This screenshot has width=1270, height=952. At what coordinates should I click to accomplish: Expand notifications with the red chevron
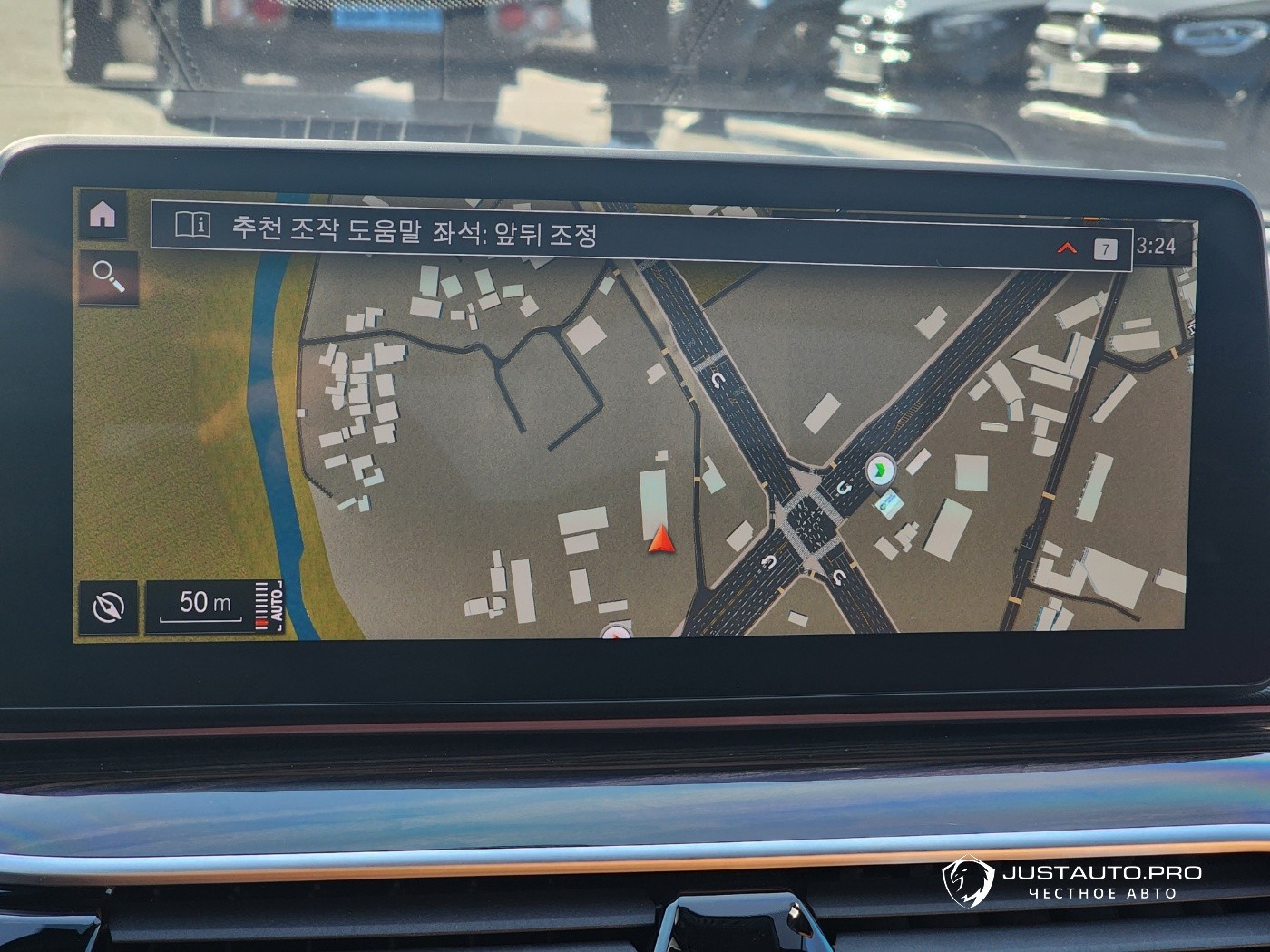pyautogui.click(x=1068, y=248)
